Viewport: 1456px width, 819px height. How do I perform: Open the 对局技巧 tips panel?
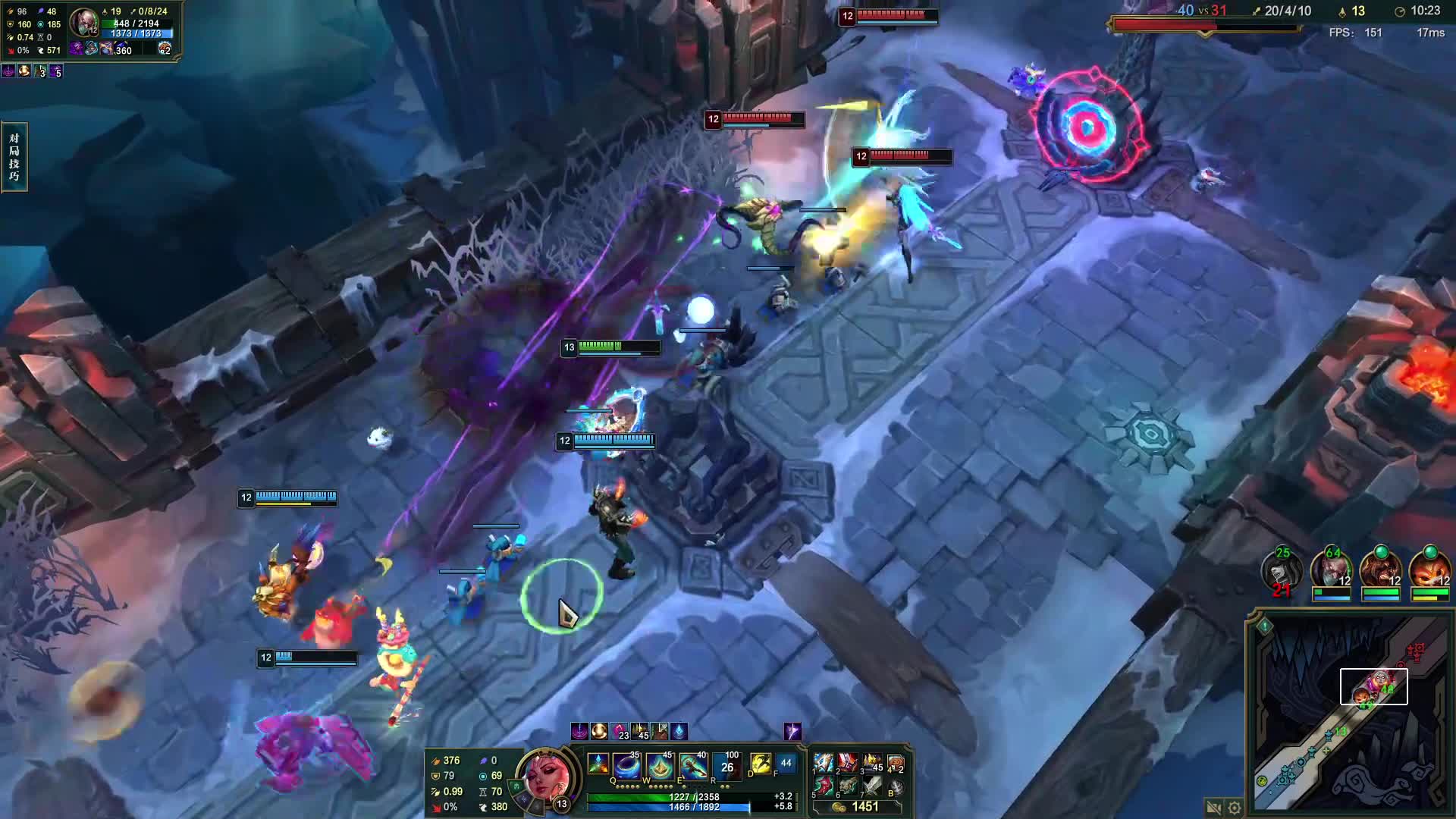(x=14, y=157)
